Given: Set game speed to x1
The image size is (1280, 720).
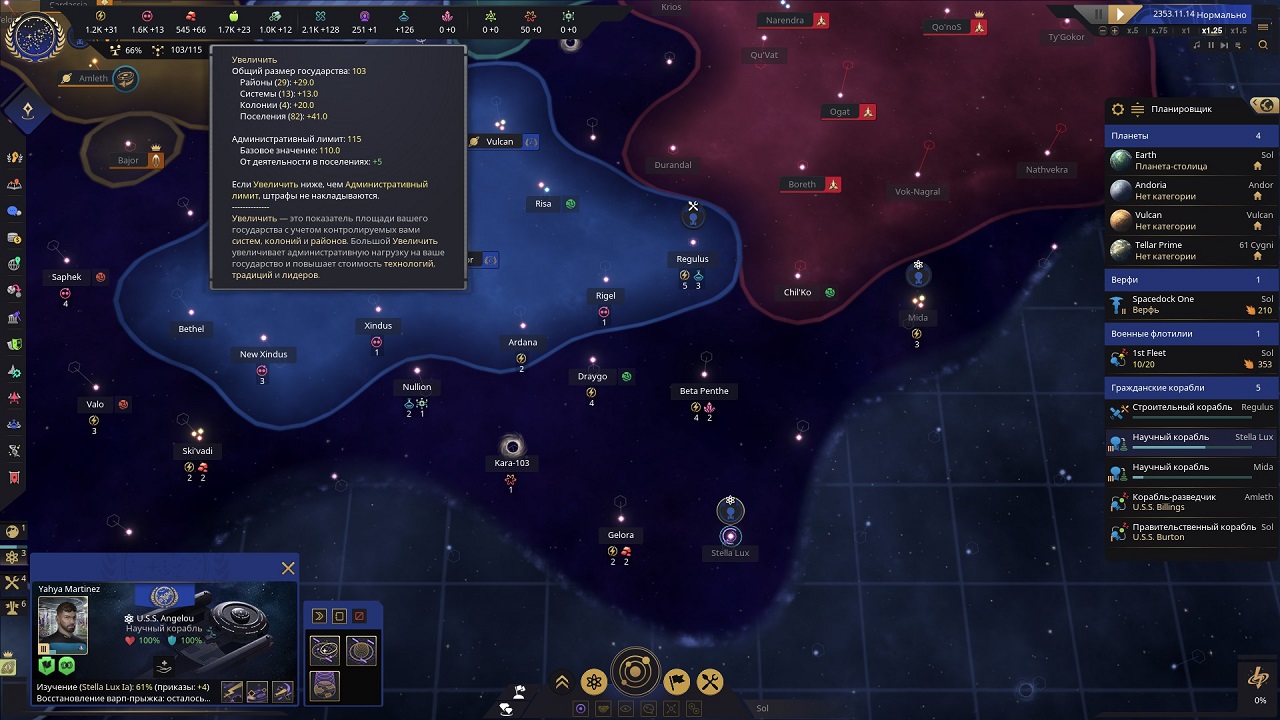Looking at the screenshot, I should click(1187, 31).
